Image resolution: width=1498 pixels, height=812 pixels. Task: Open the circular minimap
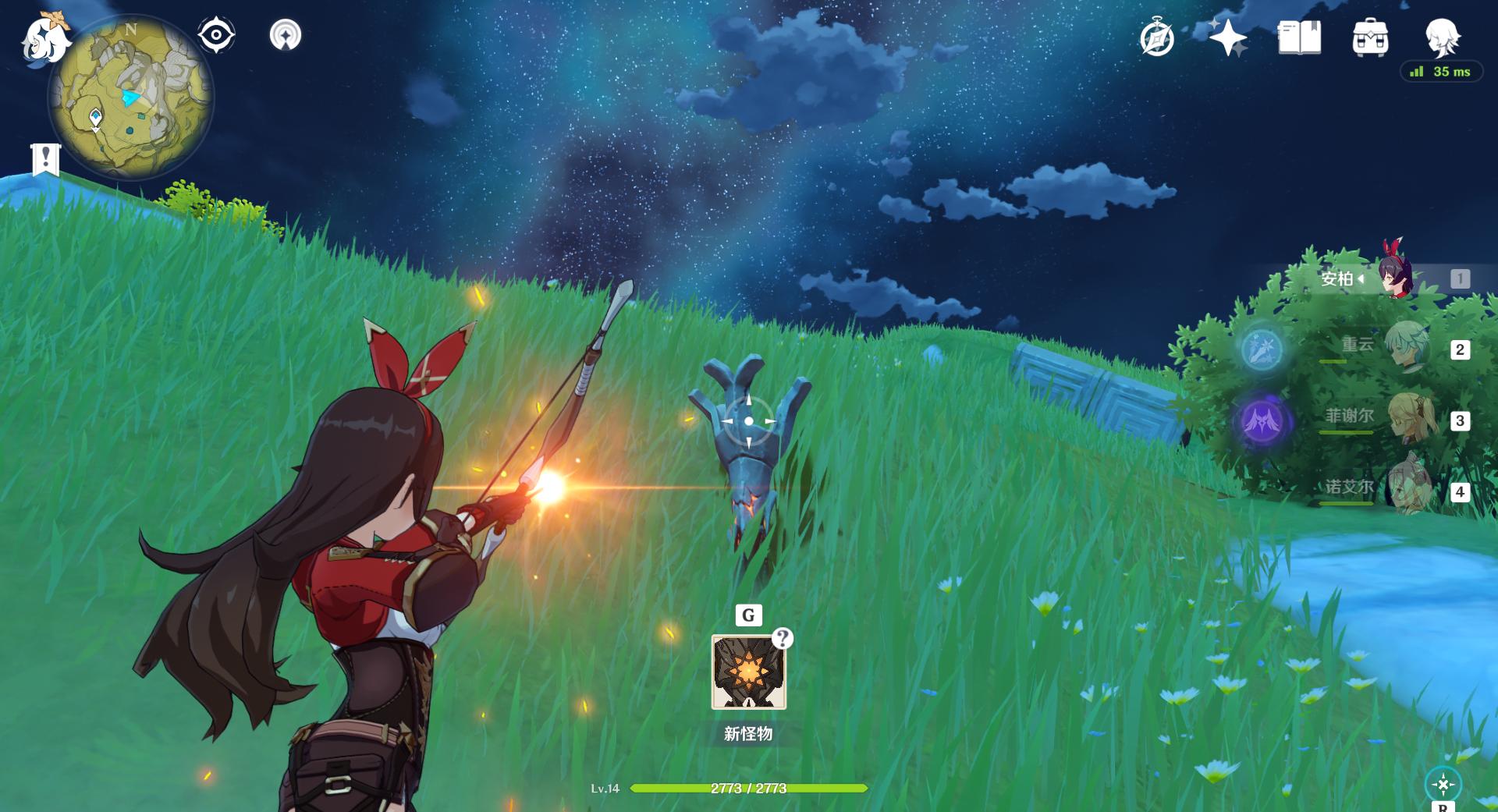130,98
